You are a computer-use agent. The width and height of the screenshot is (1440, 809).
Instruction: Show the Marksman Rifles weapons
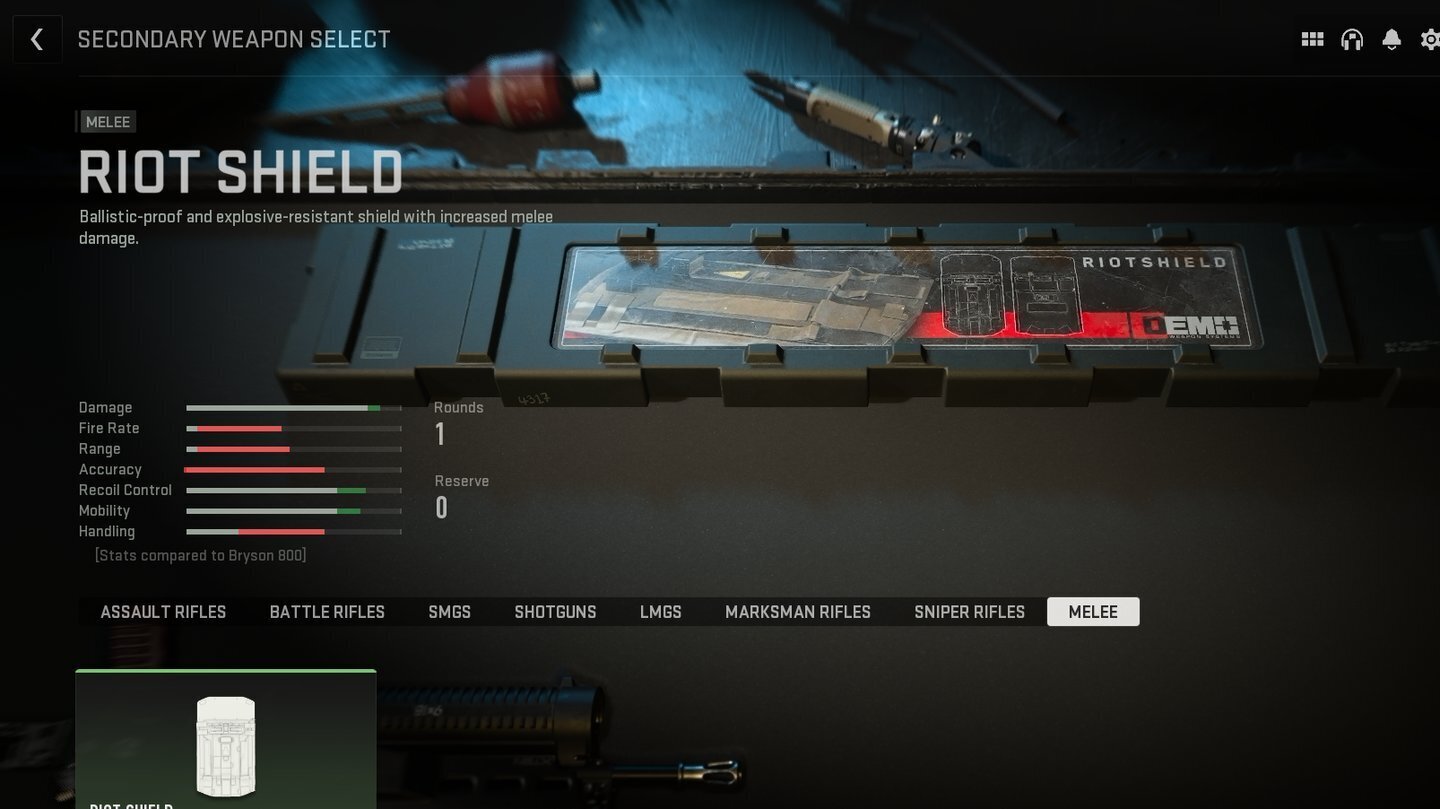(x=798, y=612)
